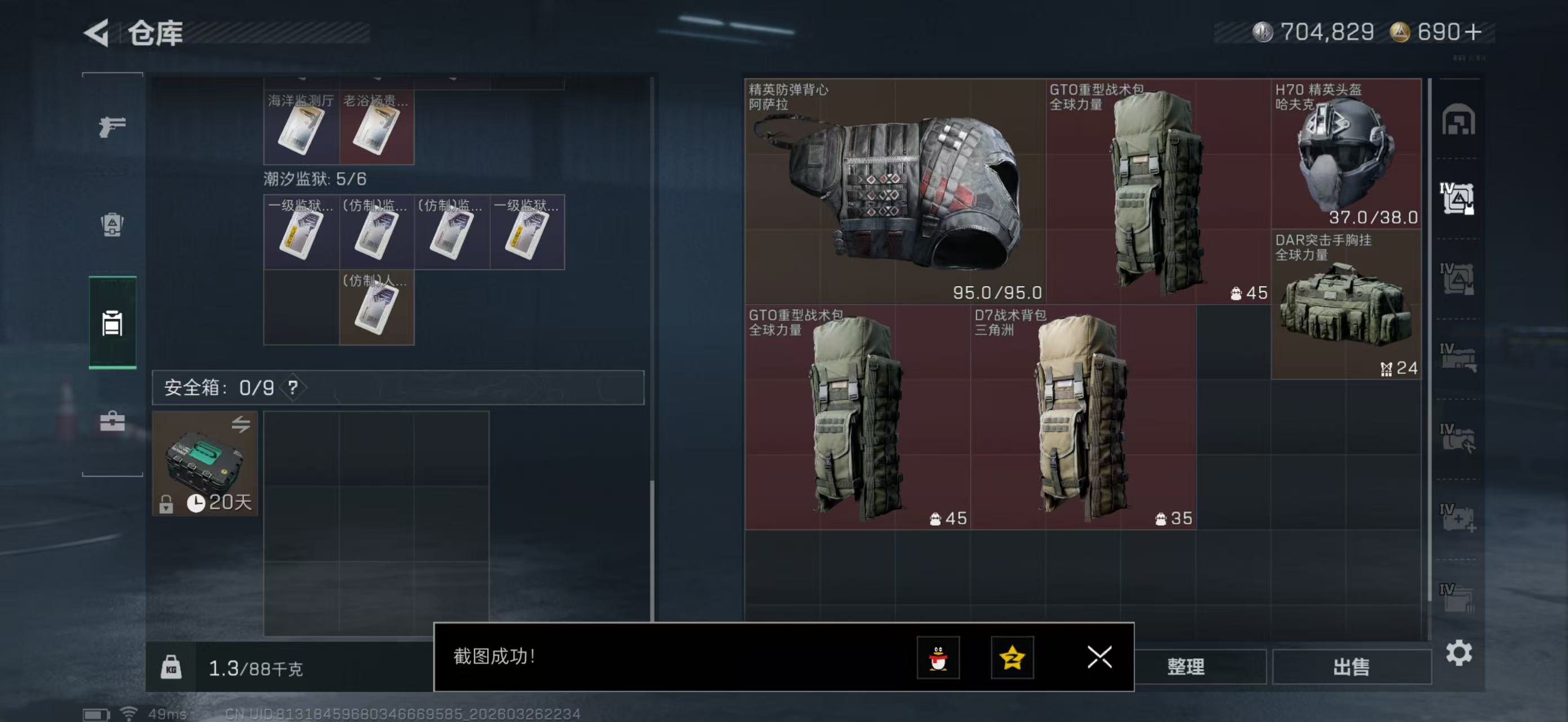The width and height of the screenshot is (1568, 722).
Task: Go back from the 仓库 warehouse screen
Action: pos(98,33)
